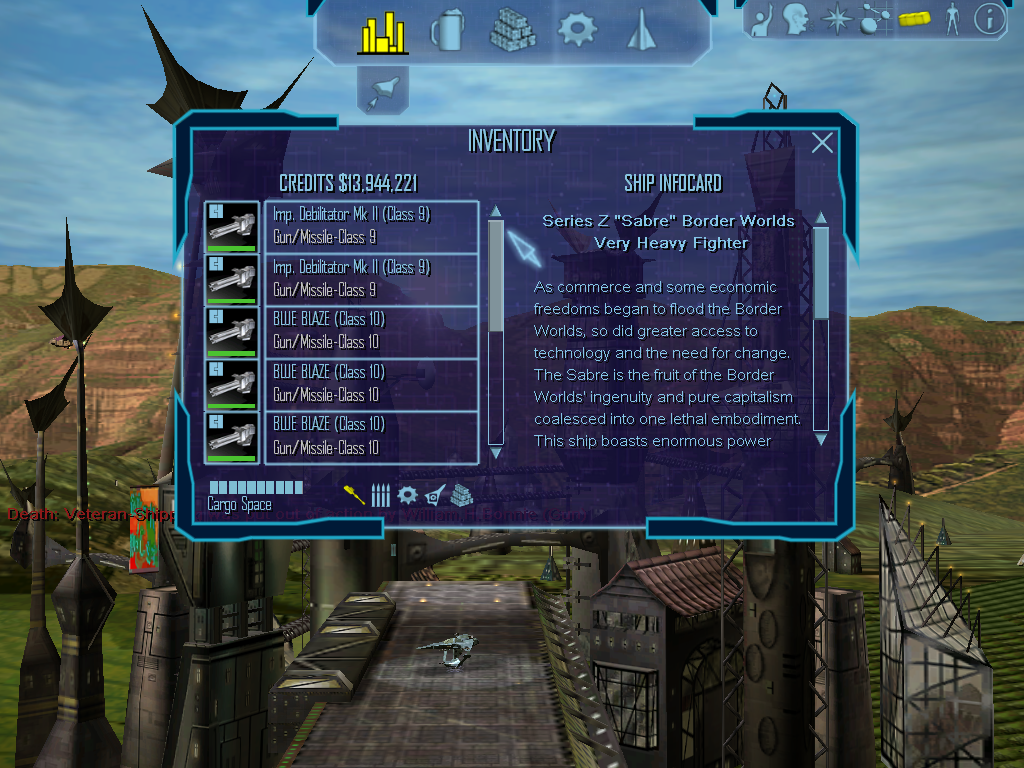The width and height of the screenshot is (1024, 768).
Task: Visit the equipment dealer gear icon
Action: (x=577, y=30)
